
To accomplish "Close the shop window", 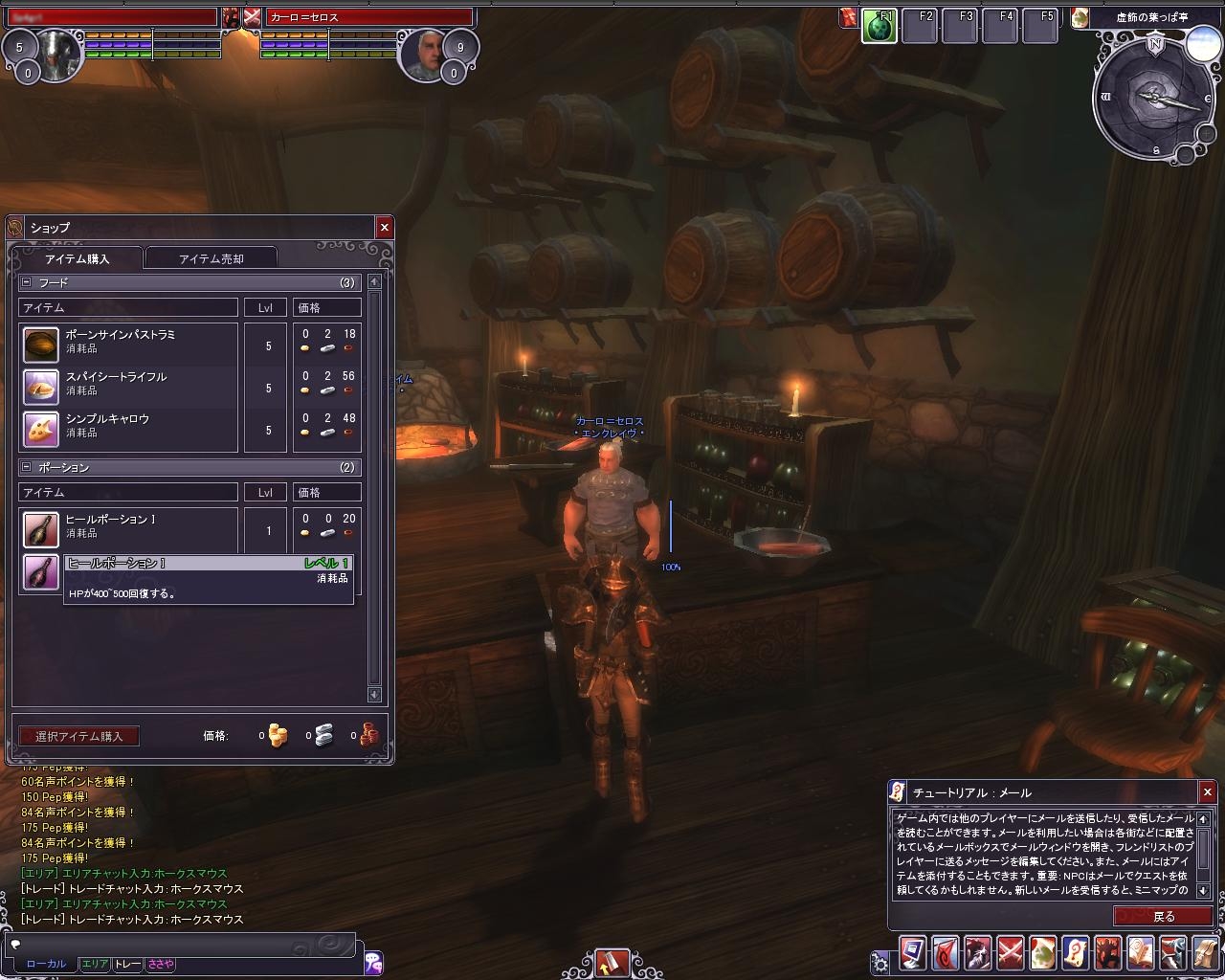I will [x=384, y=227].
